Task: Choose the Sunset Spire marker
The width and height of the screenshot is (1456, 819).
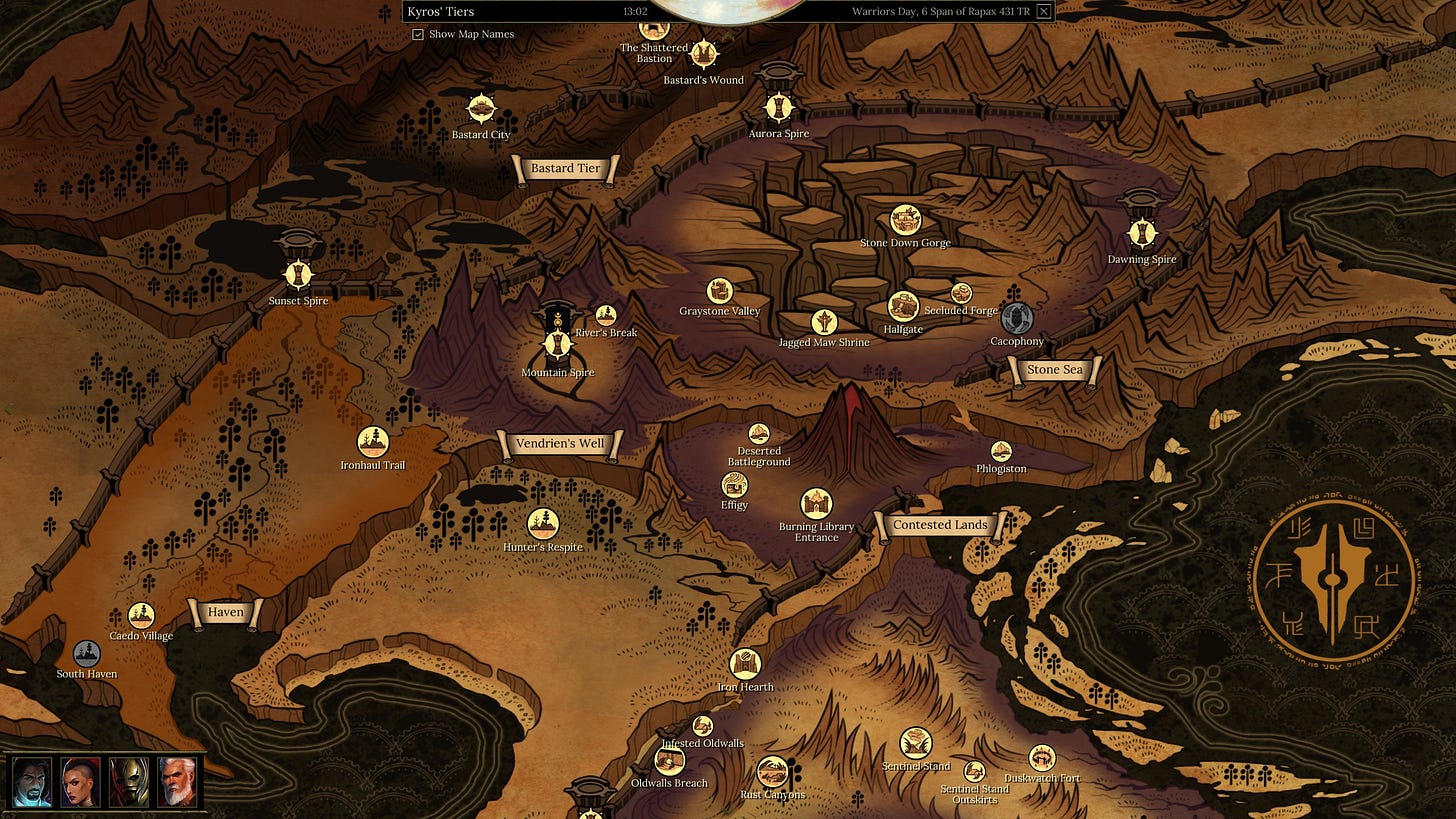Action: tap(298, 272)
